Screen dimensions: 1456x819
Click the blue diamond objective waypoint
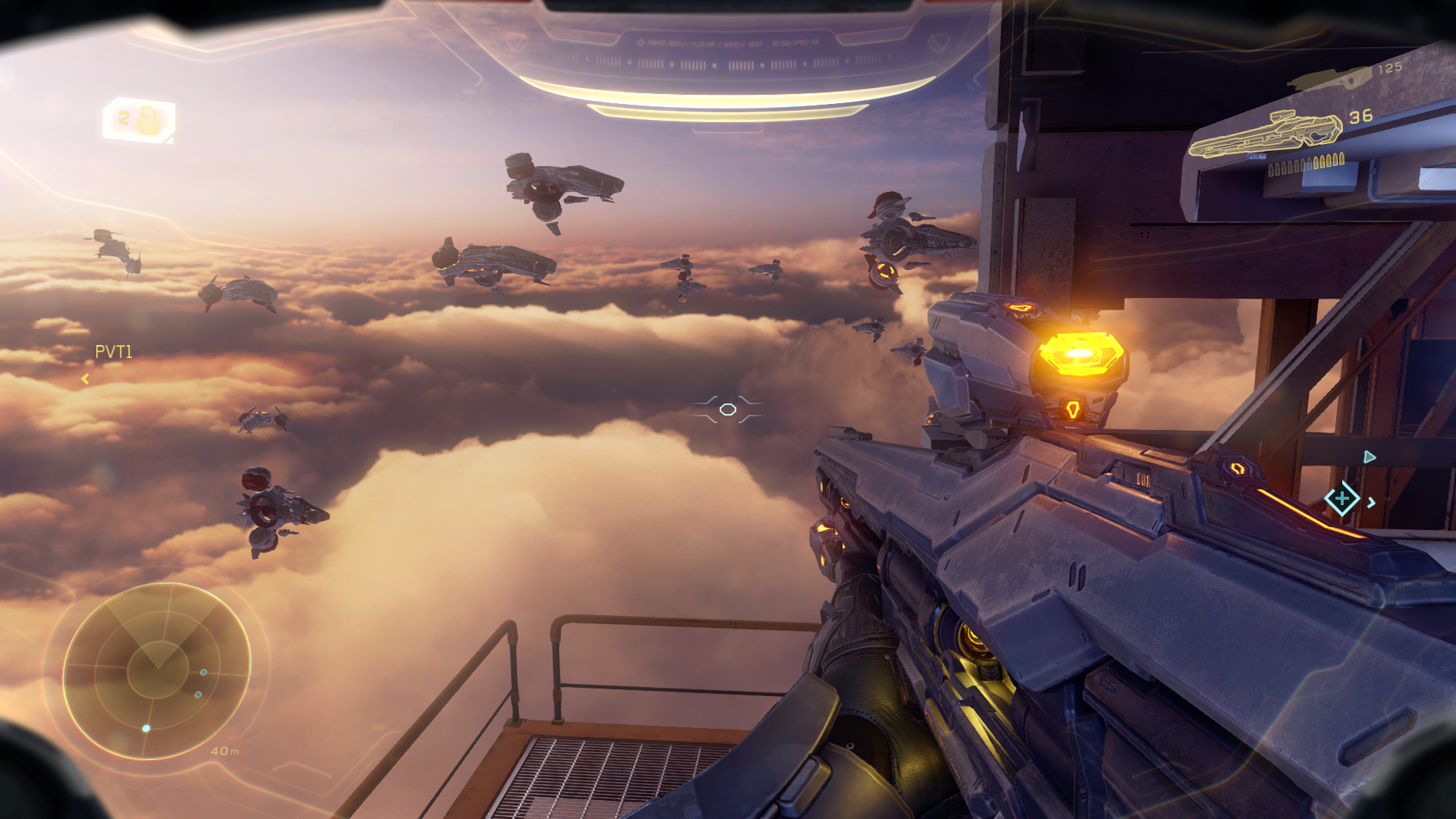click(x=1341, y=499)
